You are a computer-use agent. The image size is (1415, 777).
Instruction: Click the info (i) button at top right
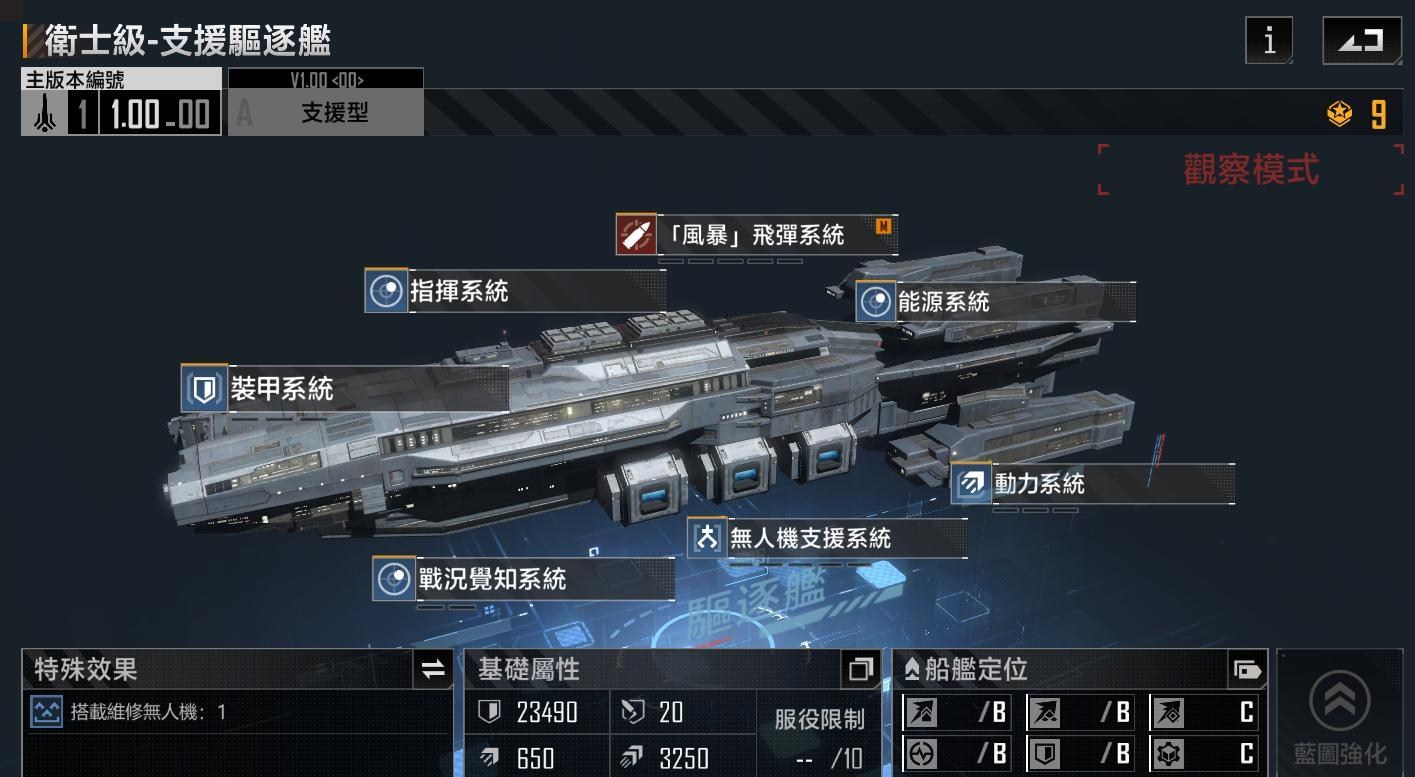[1267, 40]
